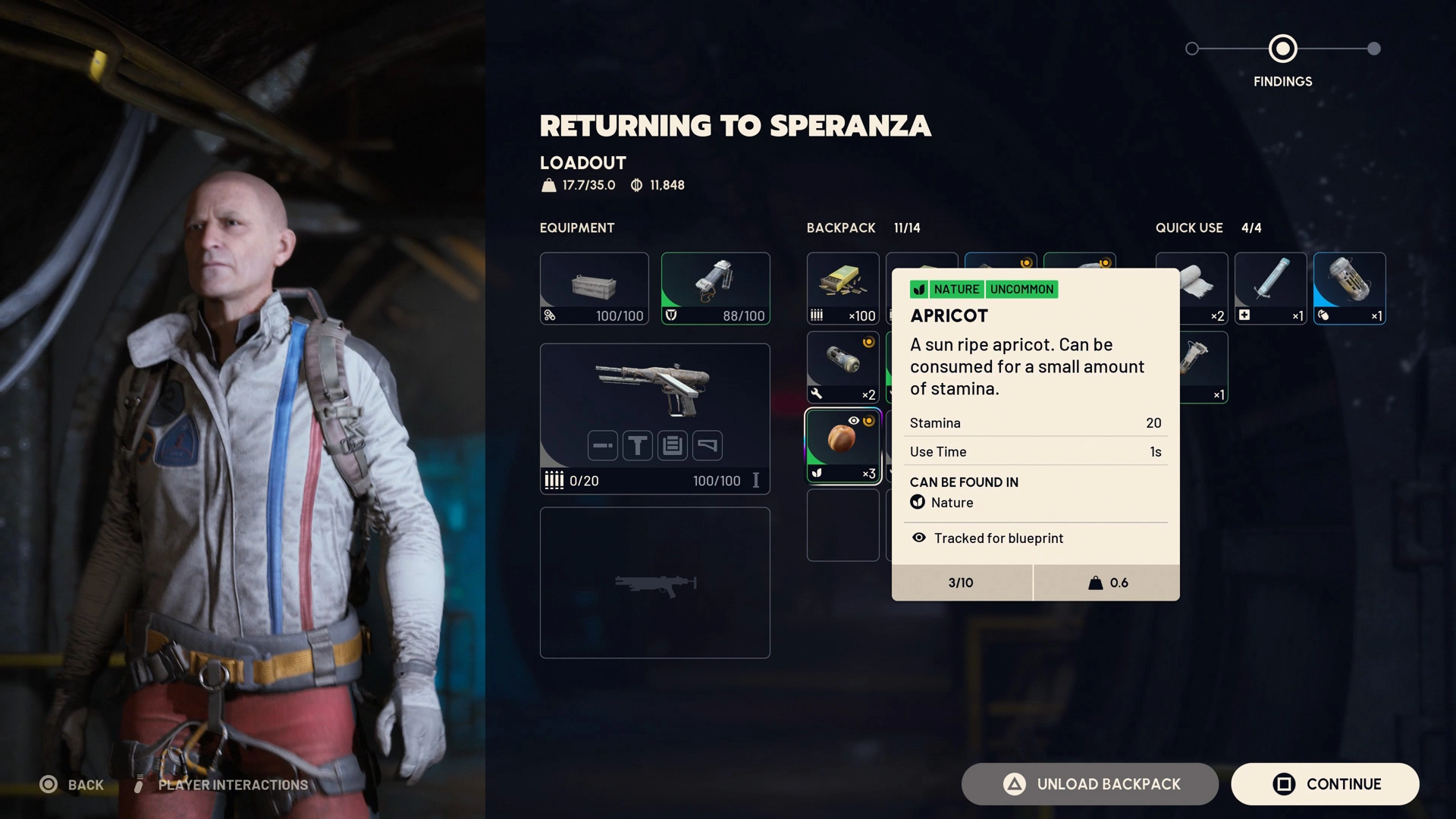The width and height of the screenshot is (1456, 819).
Task: Select the augment equipment slot at 100/100
Action: (x=594, y=288)
